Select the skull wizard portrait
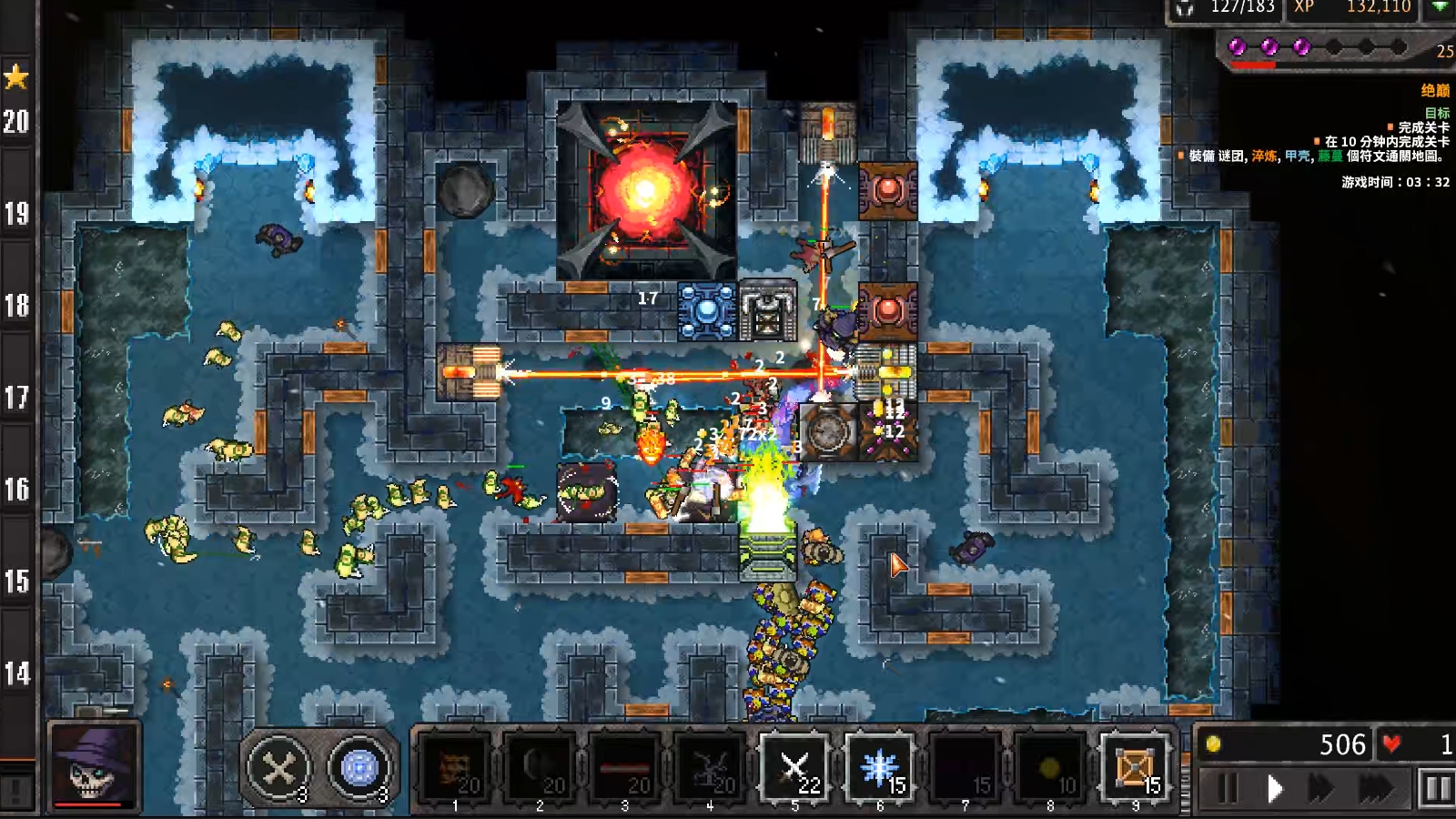The height and width of the screenshot is (819, 1456). tap(95, 766)
